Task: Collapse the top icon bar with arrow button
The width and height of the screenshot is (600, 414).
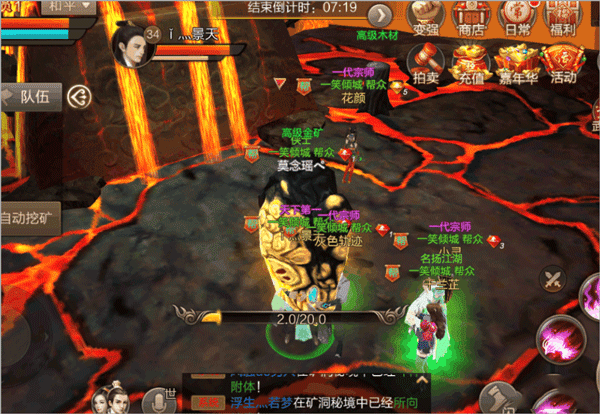Action: [x=380, y=16]
